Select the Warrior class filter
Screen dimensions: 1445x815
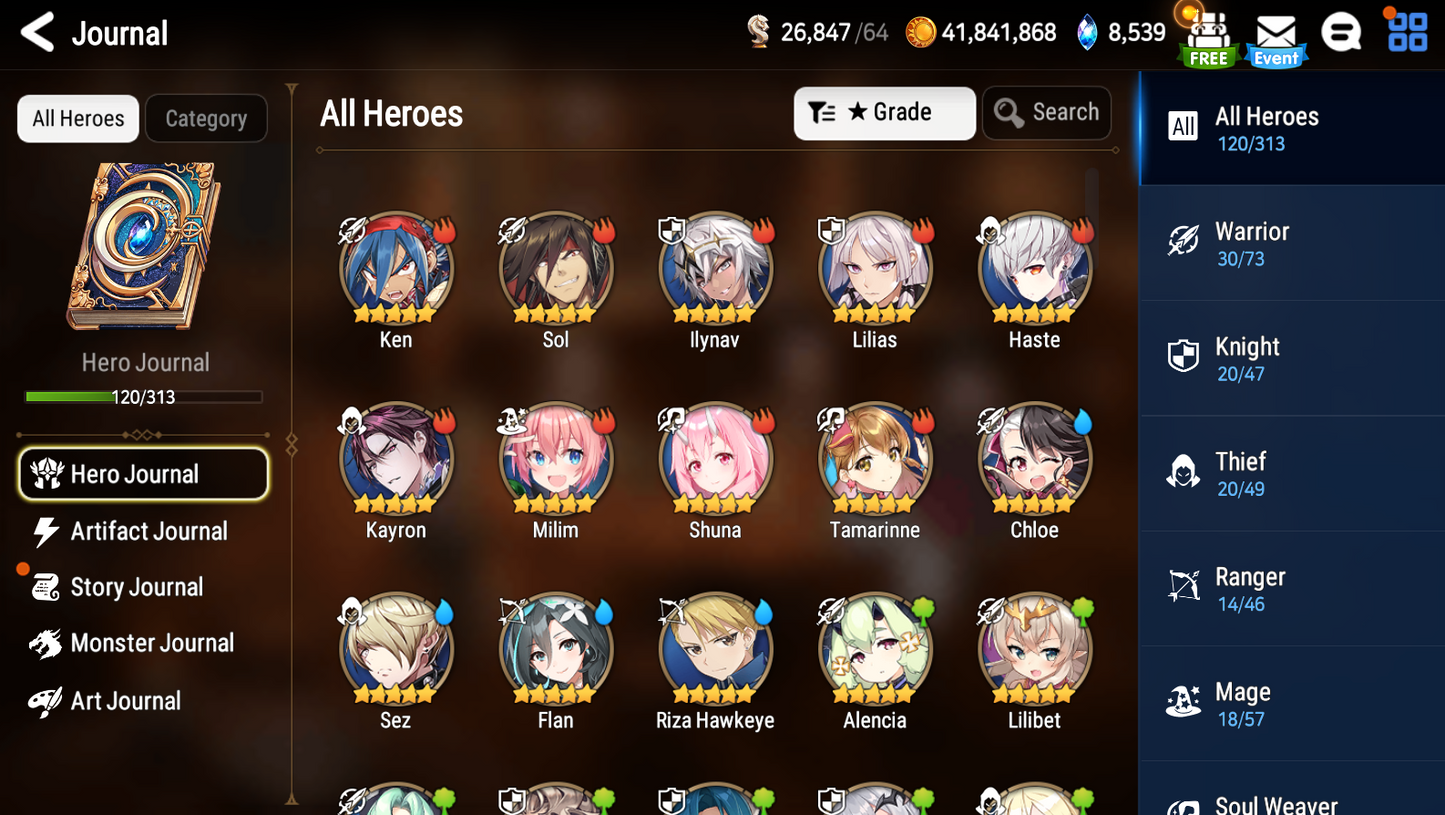1291,243
